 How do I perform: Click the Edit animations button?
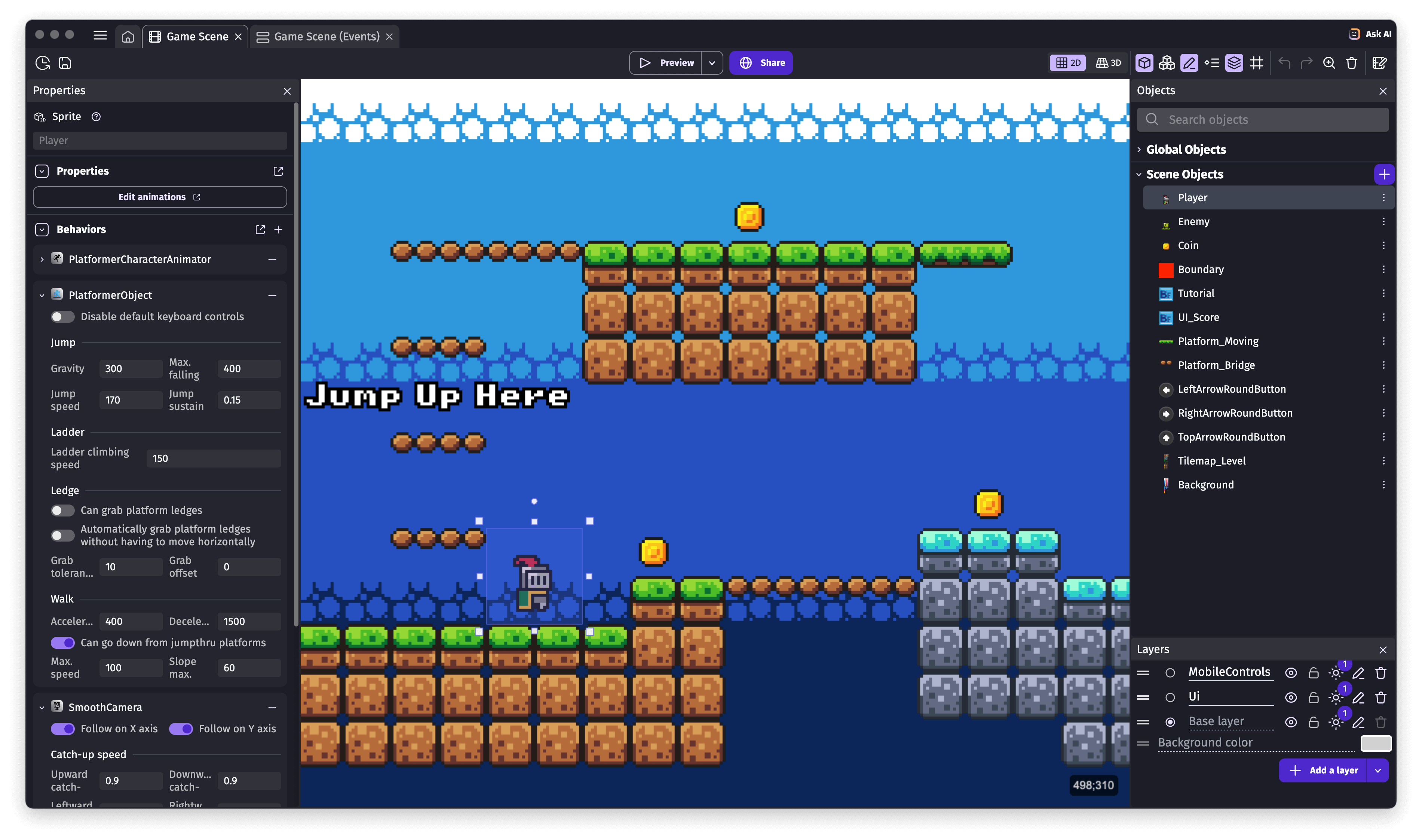[x=160, y=196]
